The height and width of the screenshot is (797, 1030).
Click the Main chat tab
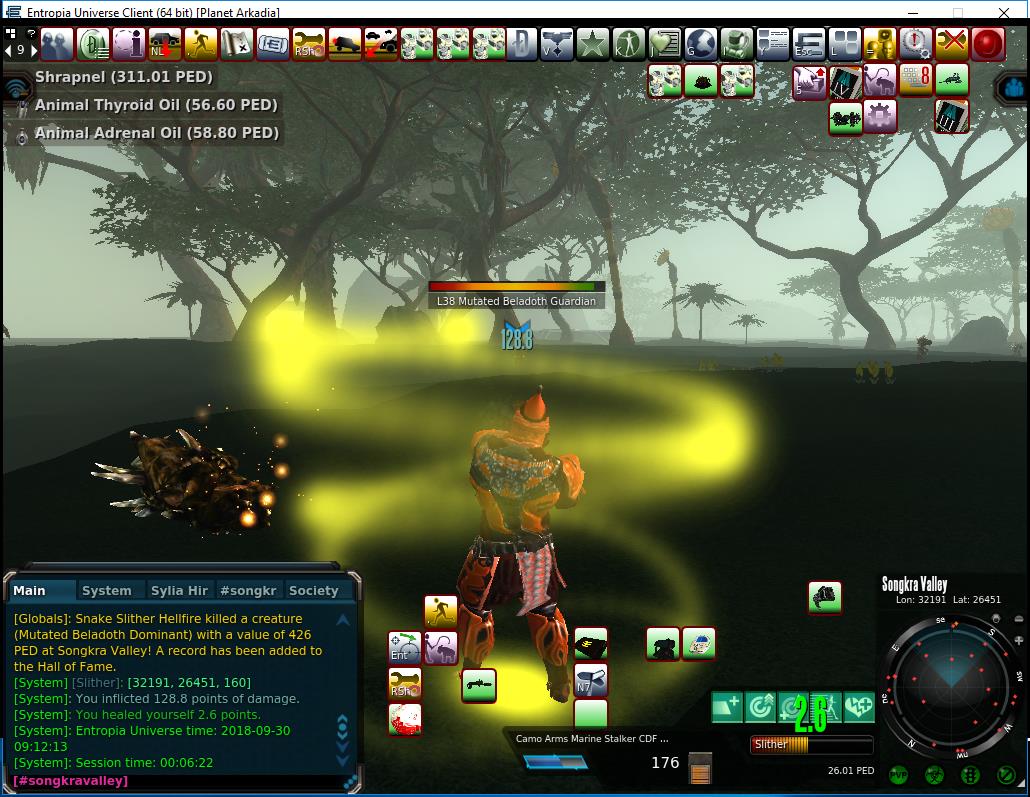(x=30, y=591)
